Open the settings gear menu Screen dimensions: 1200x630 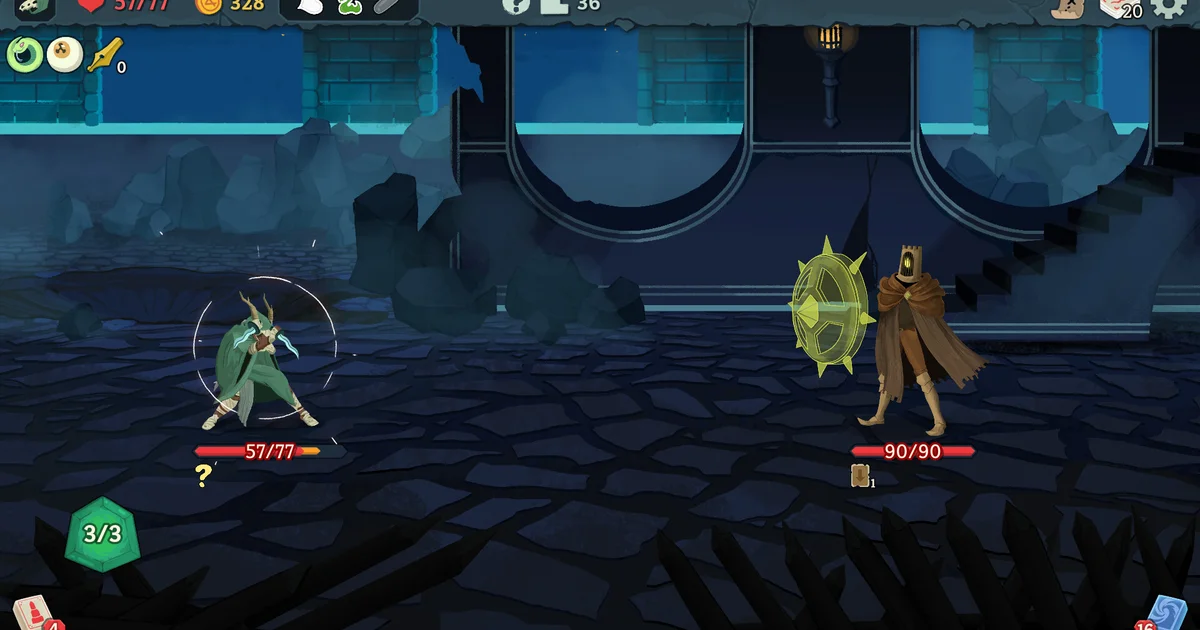(x=1169, y=8)
